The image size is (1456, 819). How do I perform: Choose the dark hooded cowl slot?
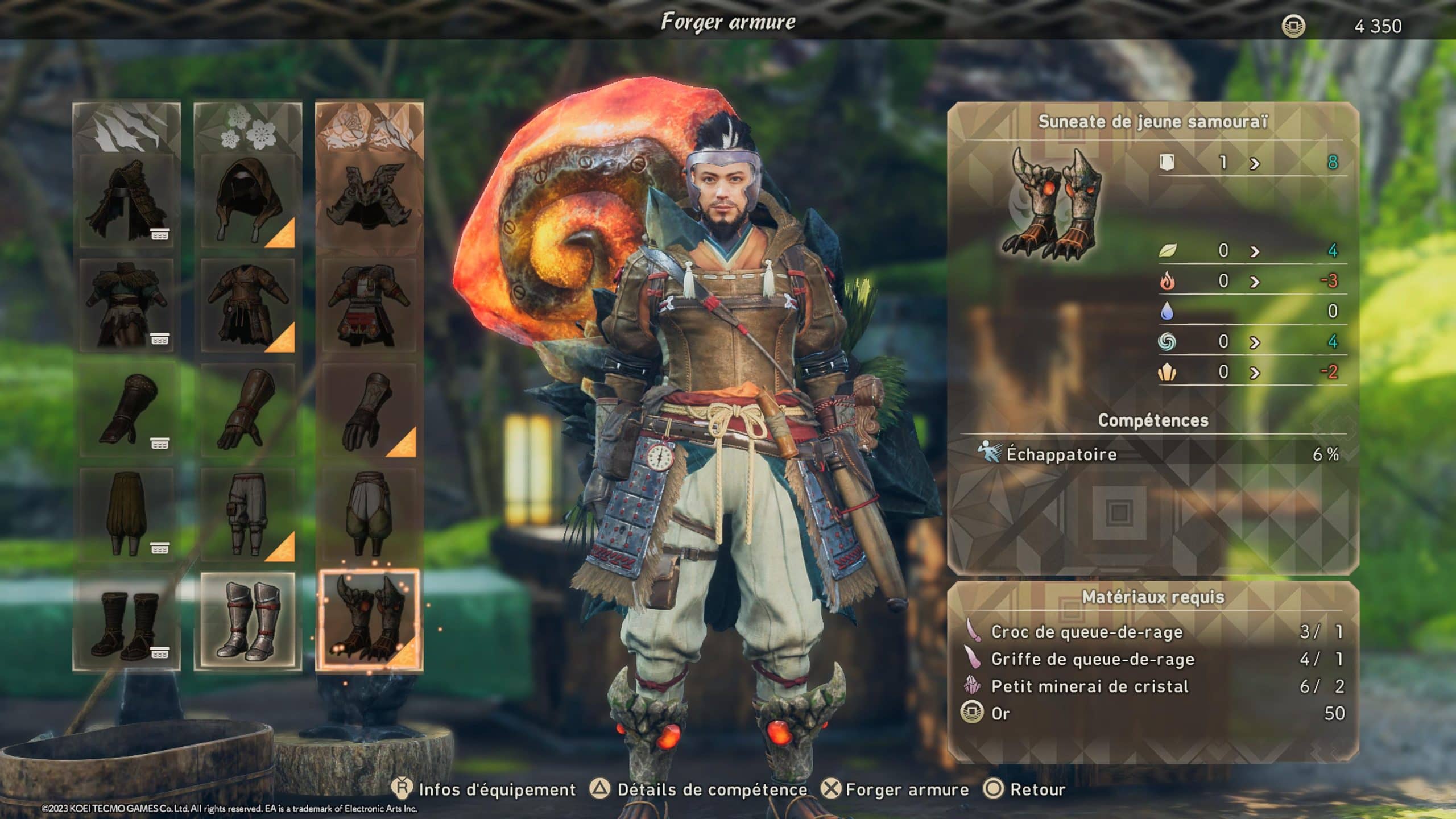[248, 200]
